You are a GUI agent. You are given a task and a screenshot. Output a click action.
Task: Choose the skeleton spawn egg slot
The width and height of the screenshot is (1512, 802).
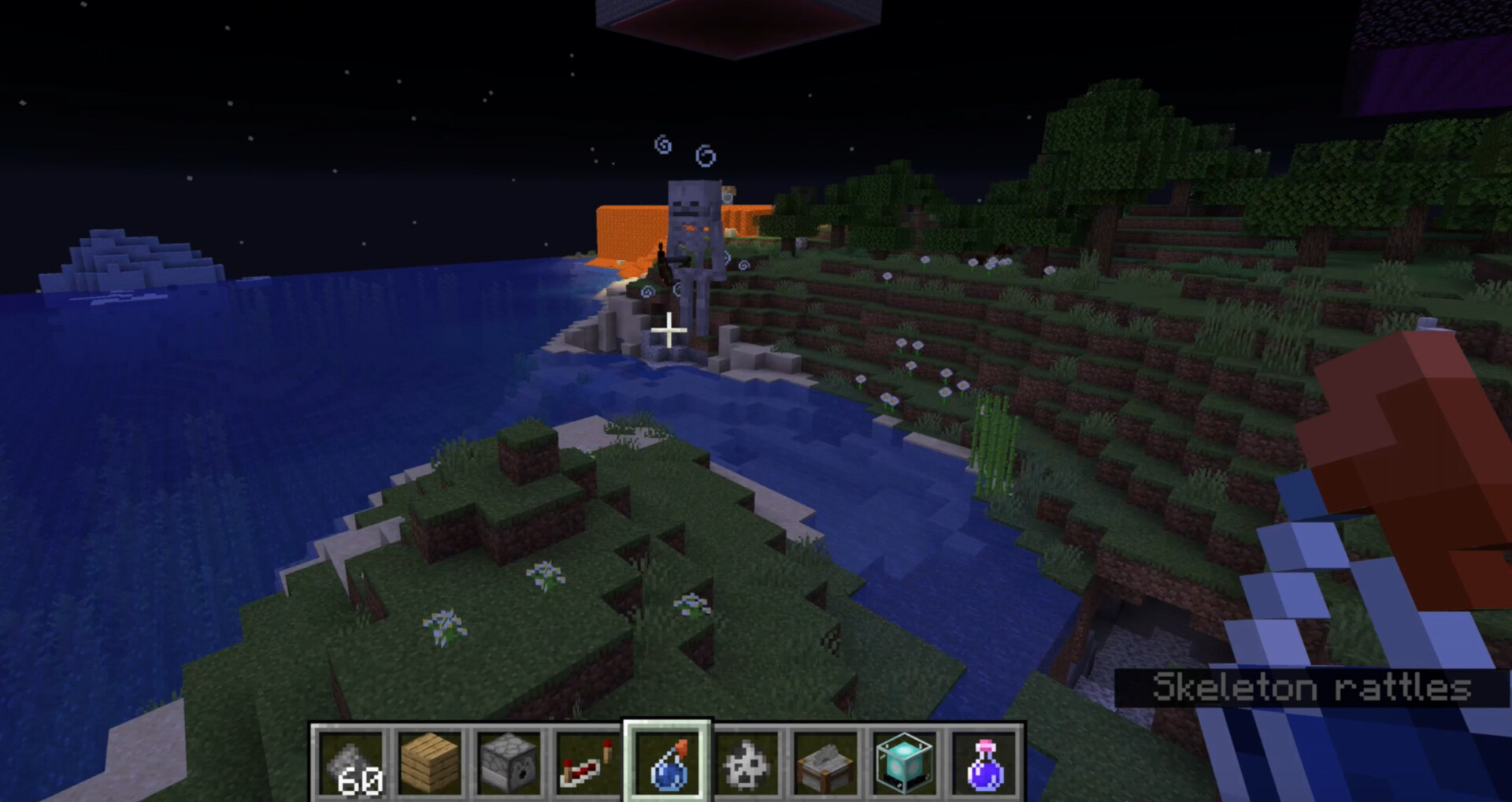[747, 763]
